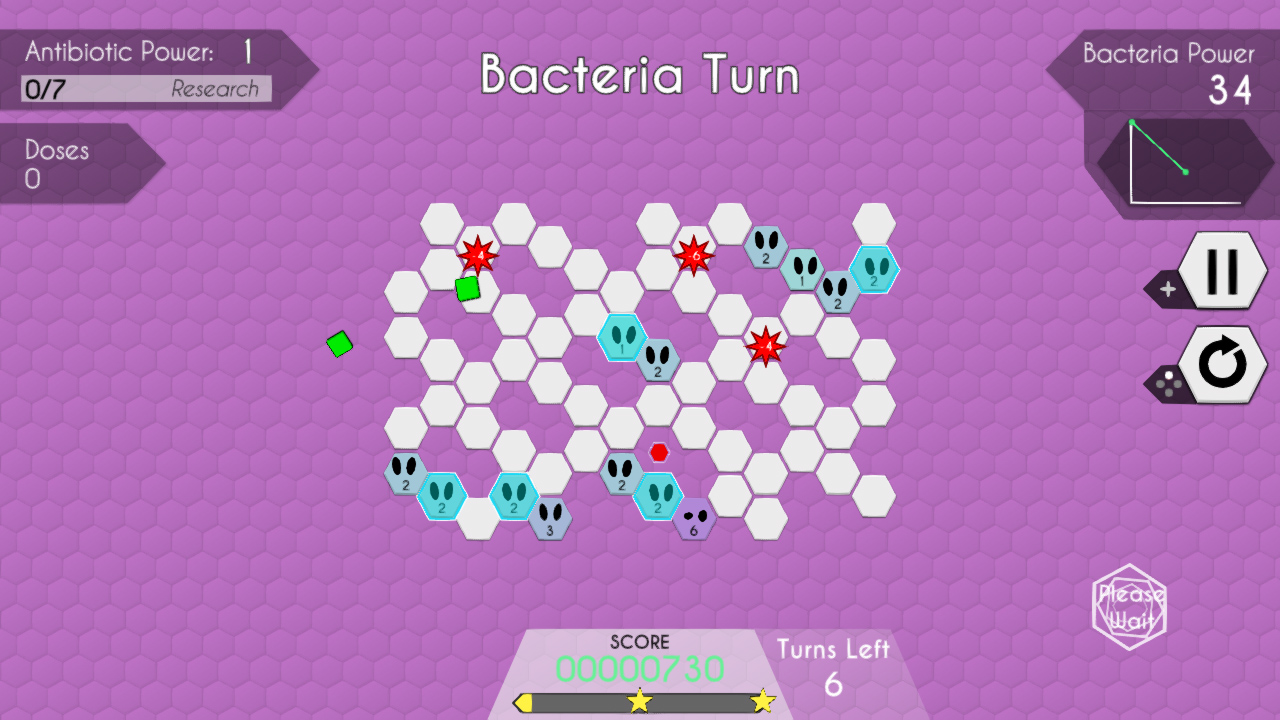Click the red explosion near the top left

point(478,255)
